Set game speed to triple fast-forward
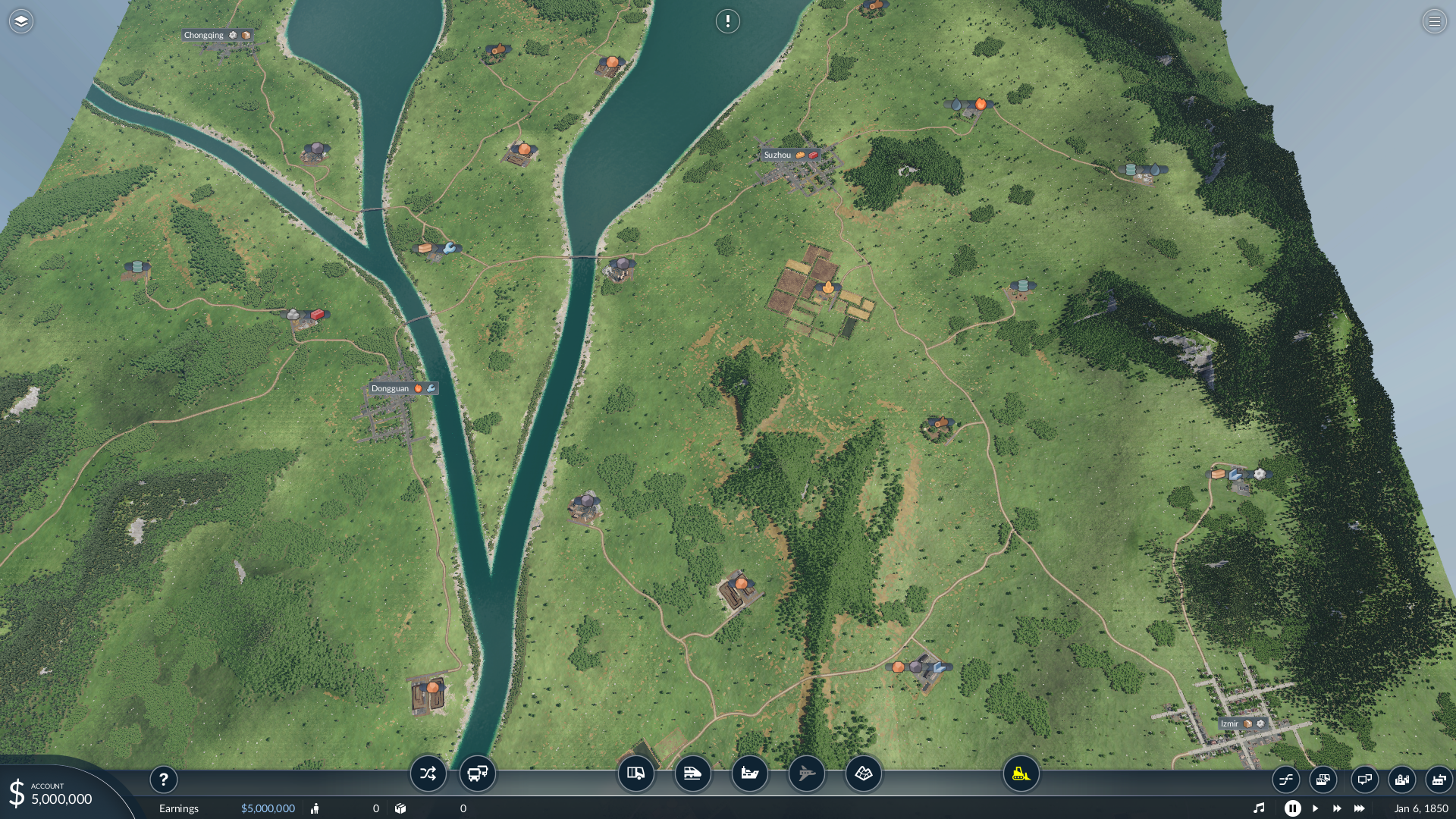The height and width of the screenshot is (819, 1456). pos(1360,808)
